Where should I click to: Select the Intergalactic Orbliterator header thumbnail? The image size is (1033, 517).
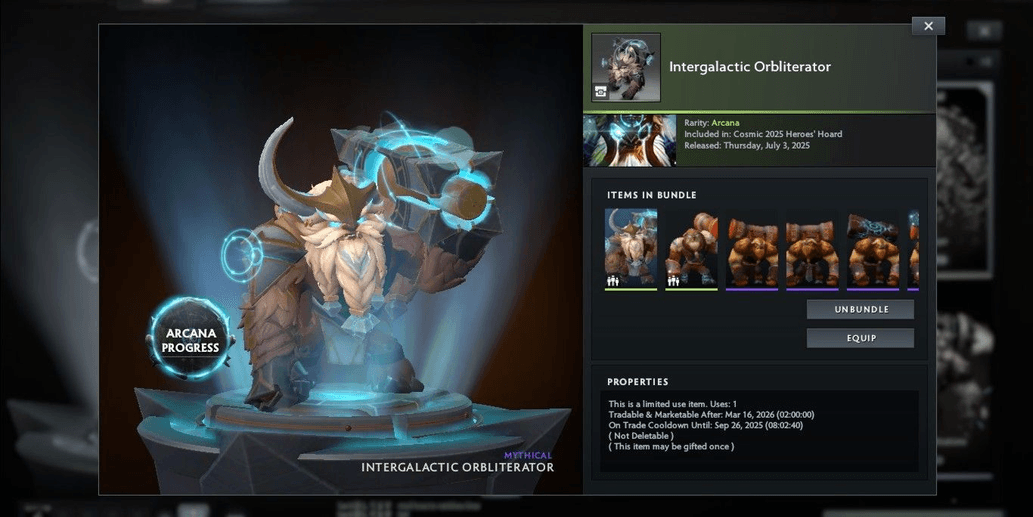(626, 68)
